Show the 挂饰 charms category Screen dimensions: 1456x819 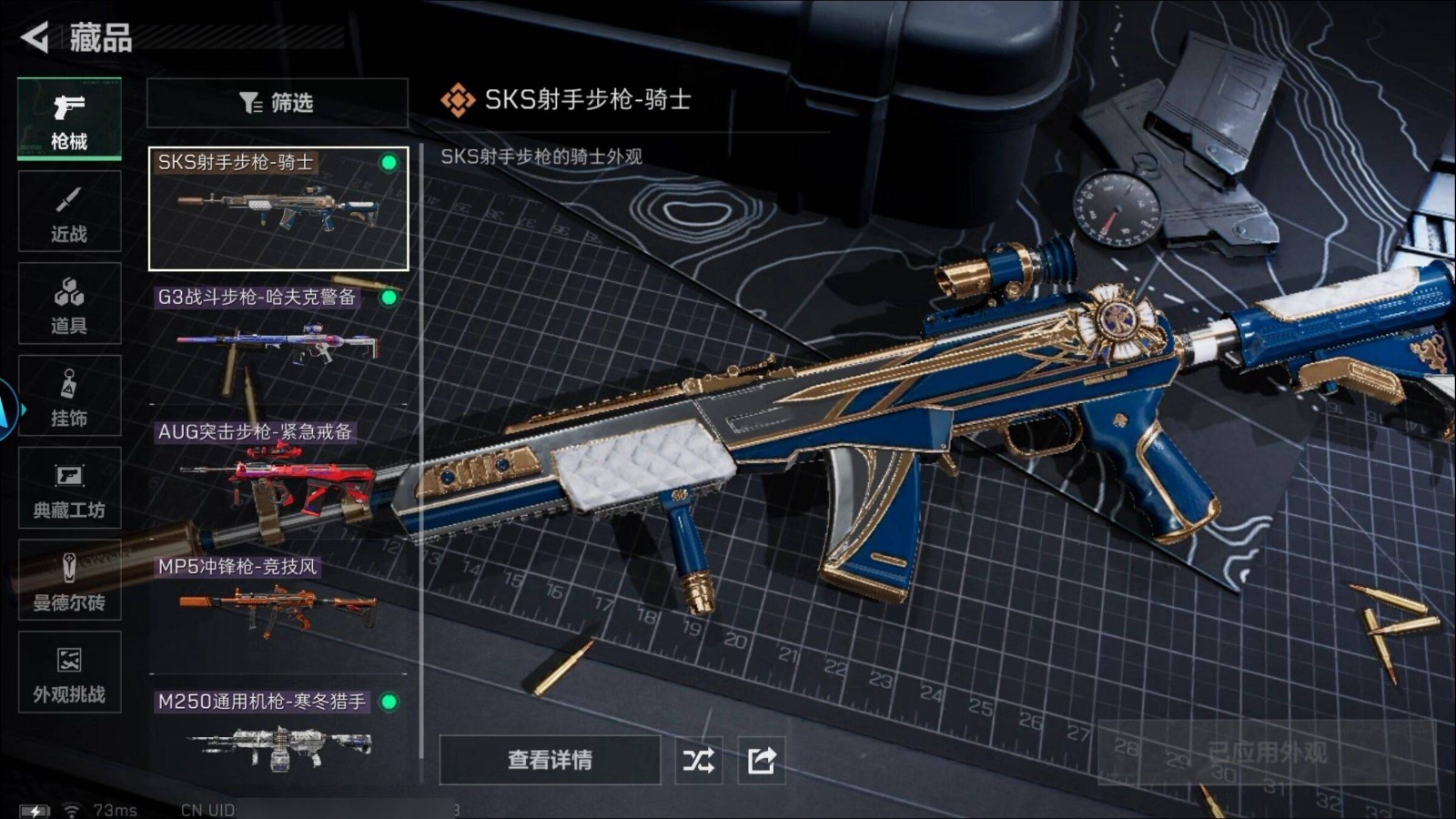click(x=69, y=397)
